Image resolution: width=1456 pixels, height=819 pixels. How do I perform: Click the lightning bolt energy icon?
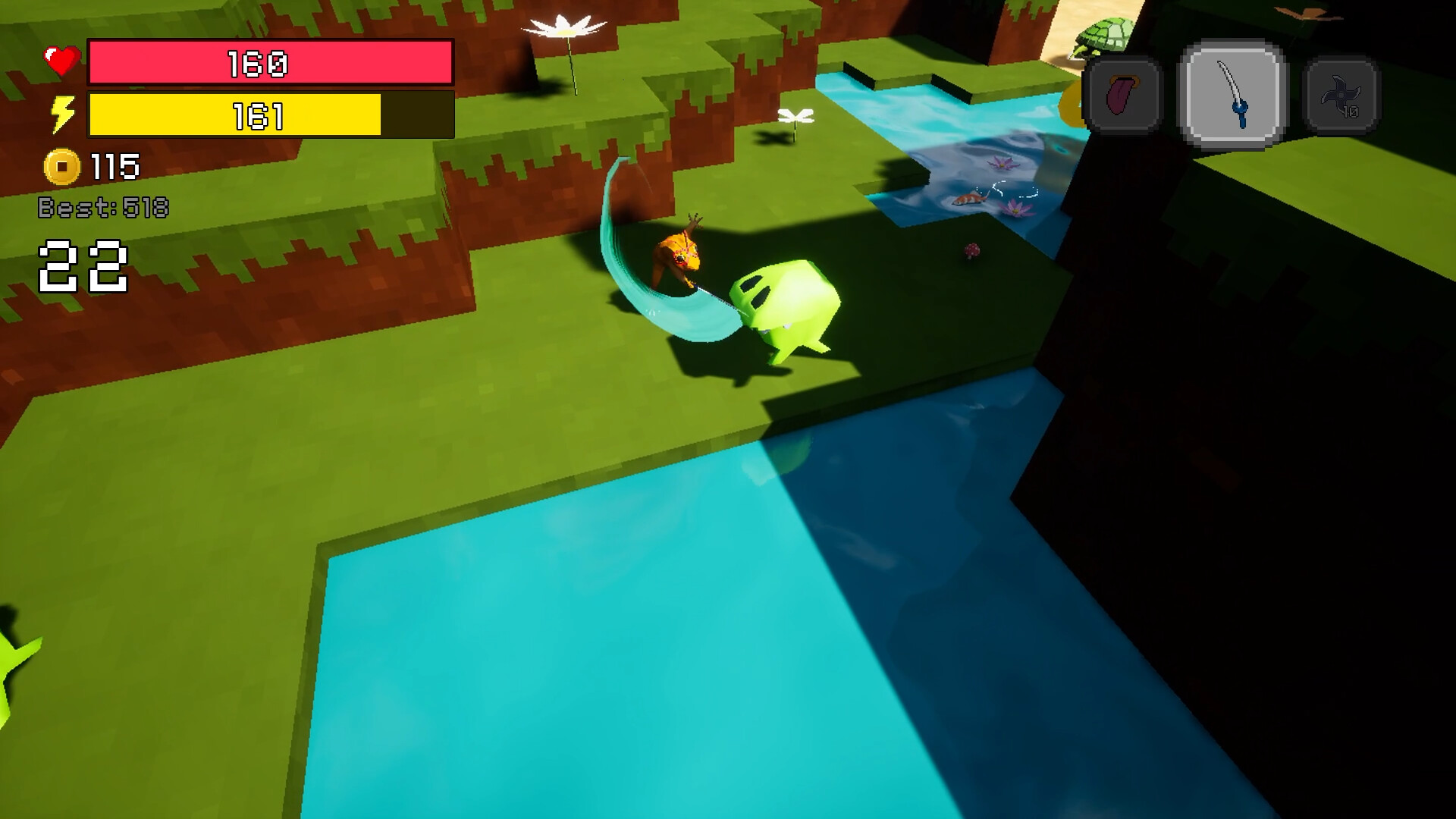point(62,114)
